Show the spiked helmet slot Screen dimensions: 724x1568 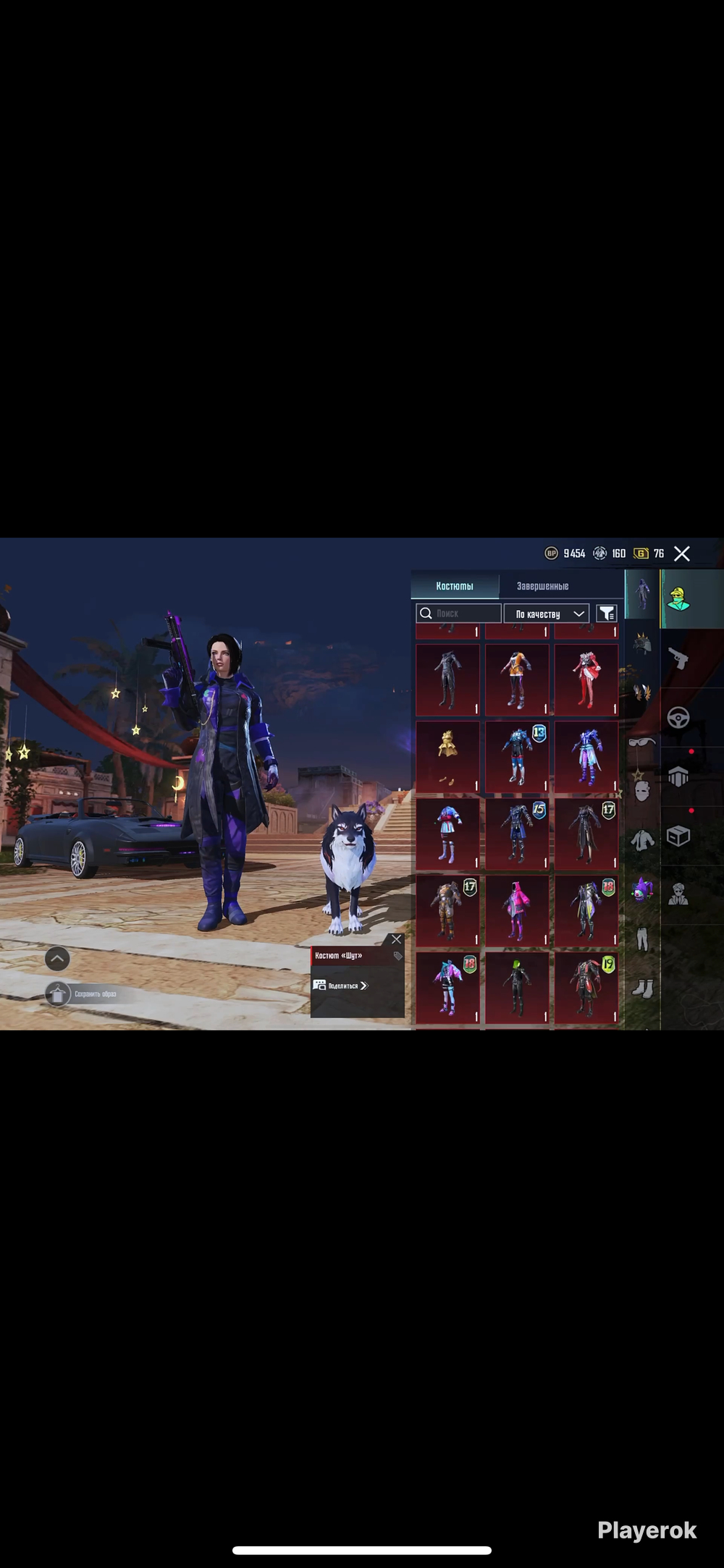642,643
